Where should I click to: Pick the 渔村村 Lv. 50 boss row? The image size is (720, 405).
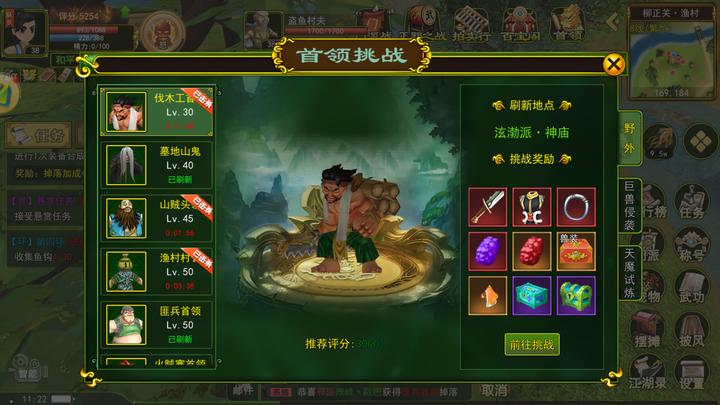pos(157,269)
